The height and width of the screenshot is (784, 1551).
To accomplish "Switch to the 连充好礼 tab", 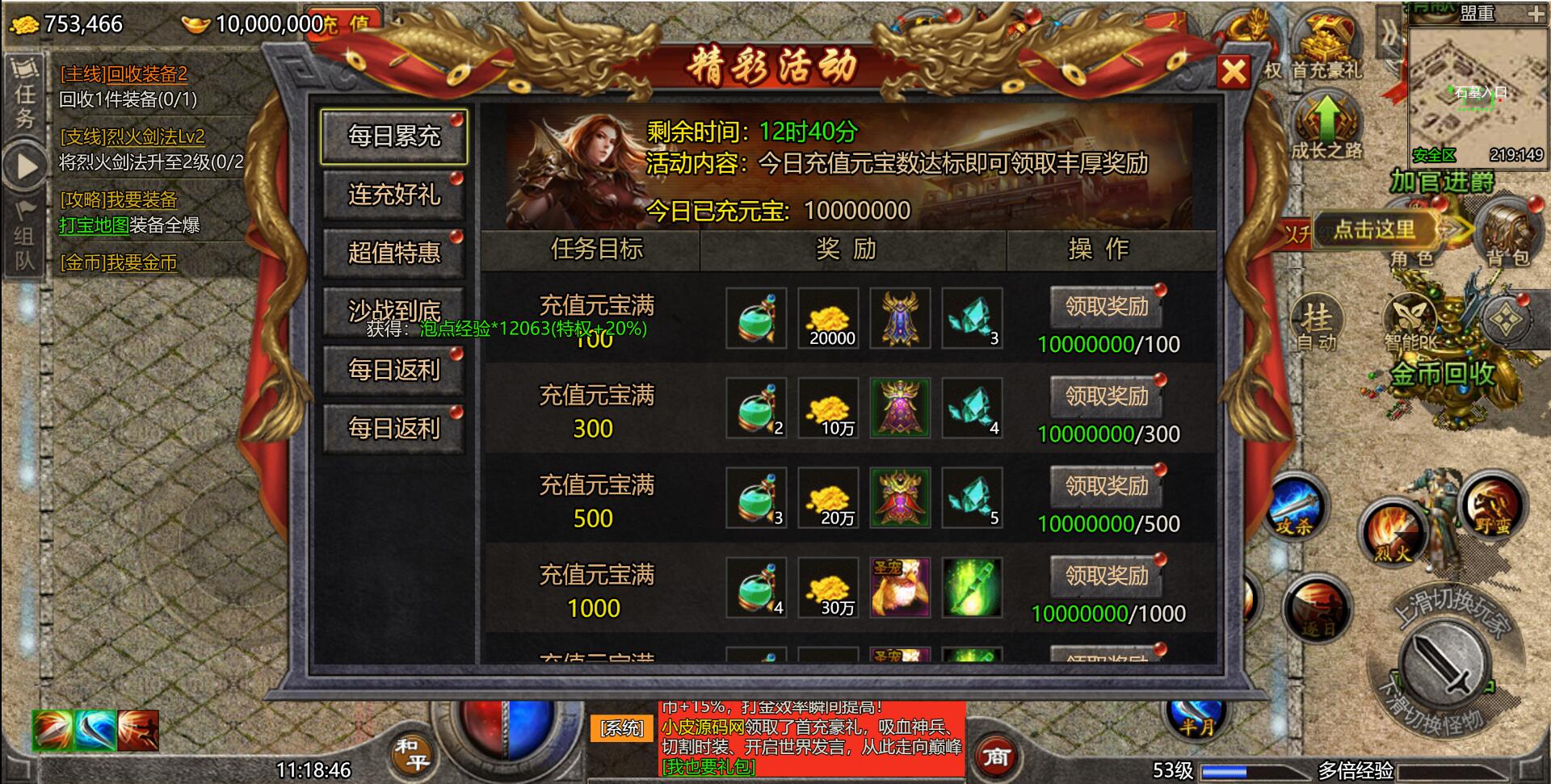I will pyautogui.click(x=393, y=195).
